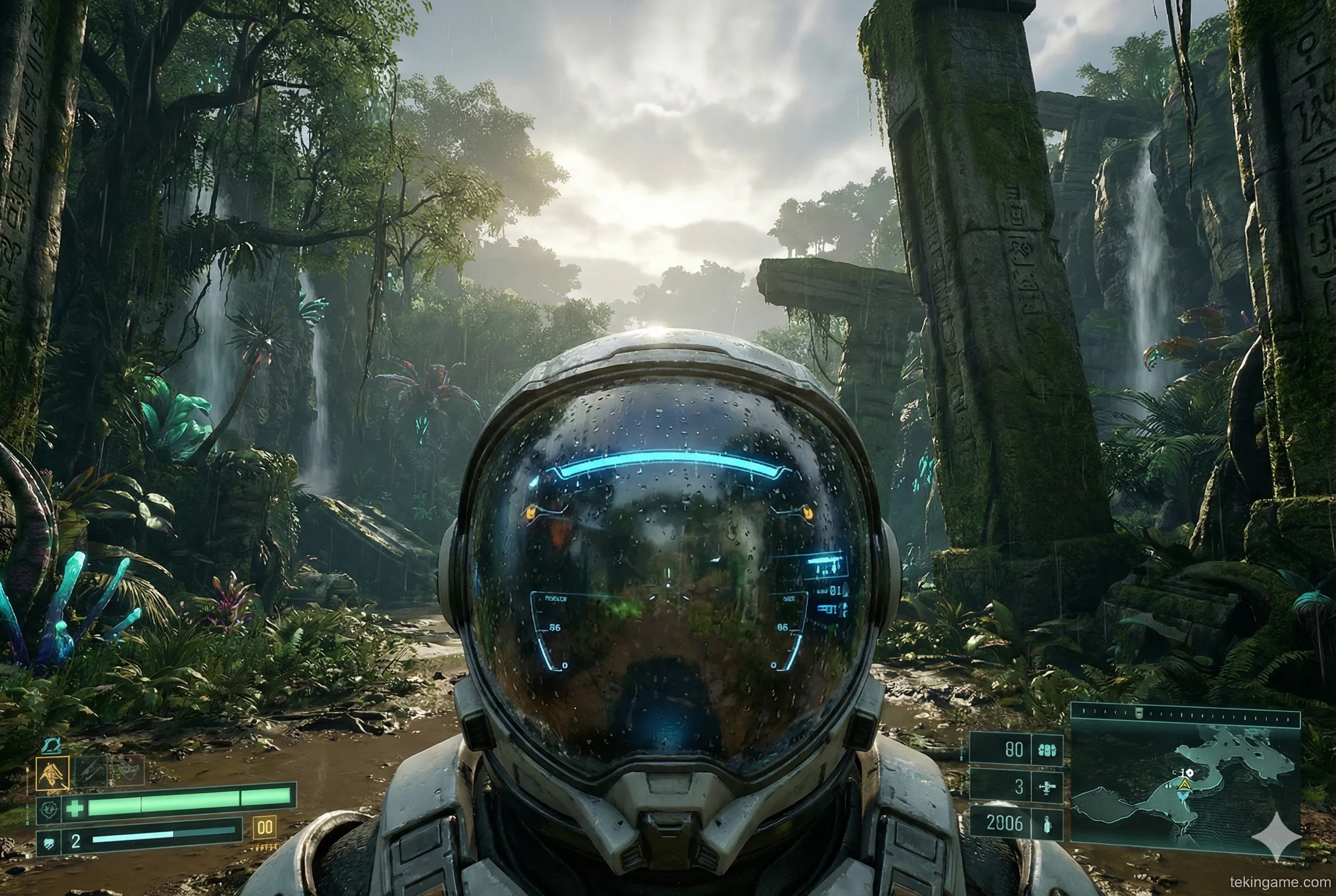The width and height of the screenshot is (1336, 896).
Task: Open the tekingame.com watermark link
Action: click(1278, 882)
